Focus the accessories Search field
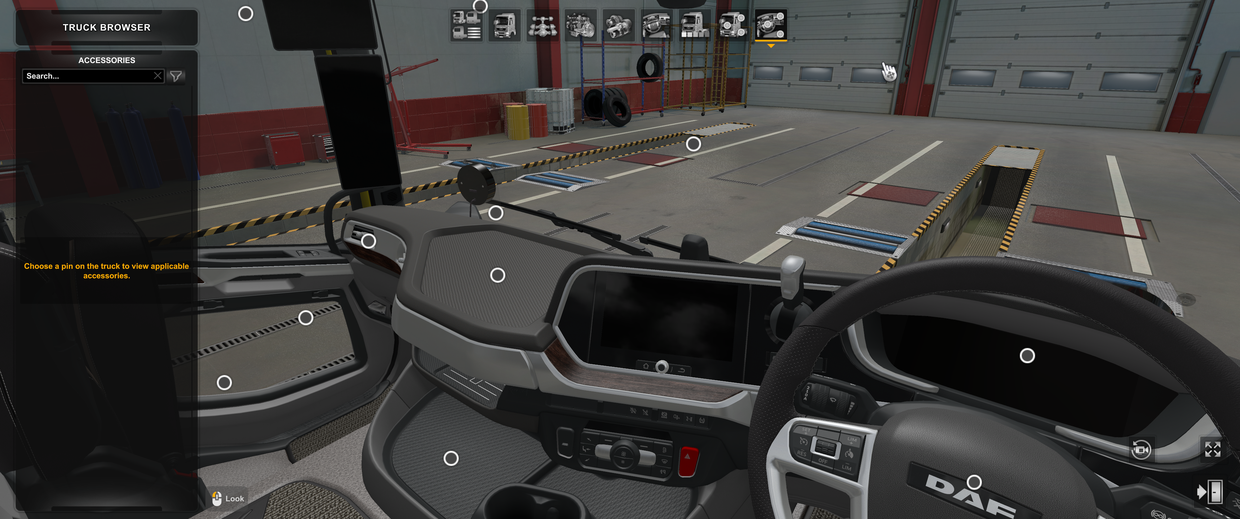1240x519 pixels. (x=87, y=76)
